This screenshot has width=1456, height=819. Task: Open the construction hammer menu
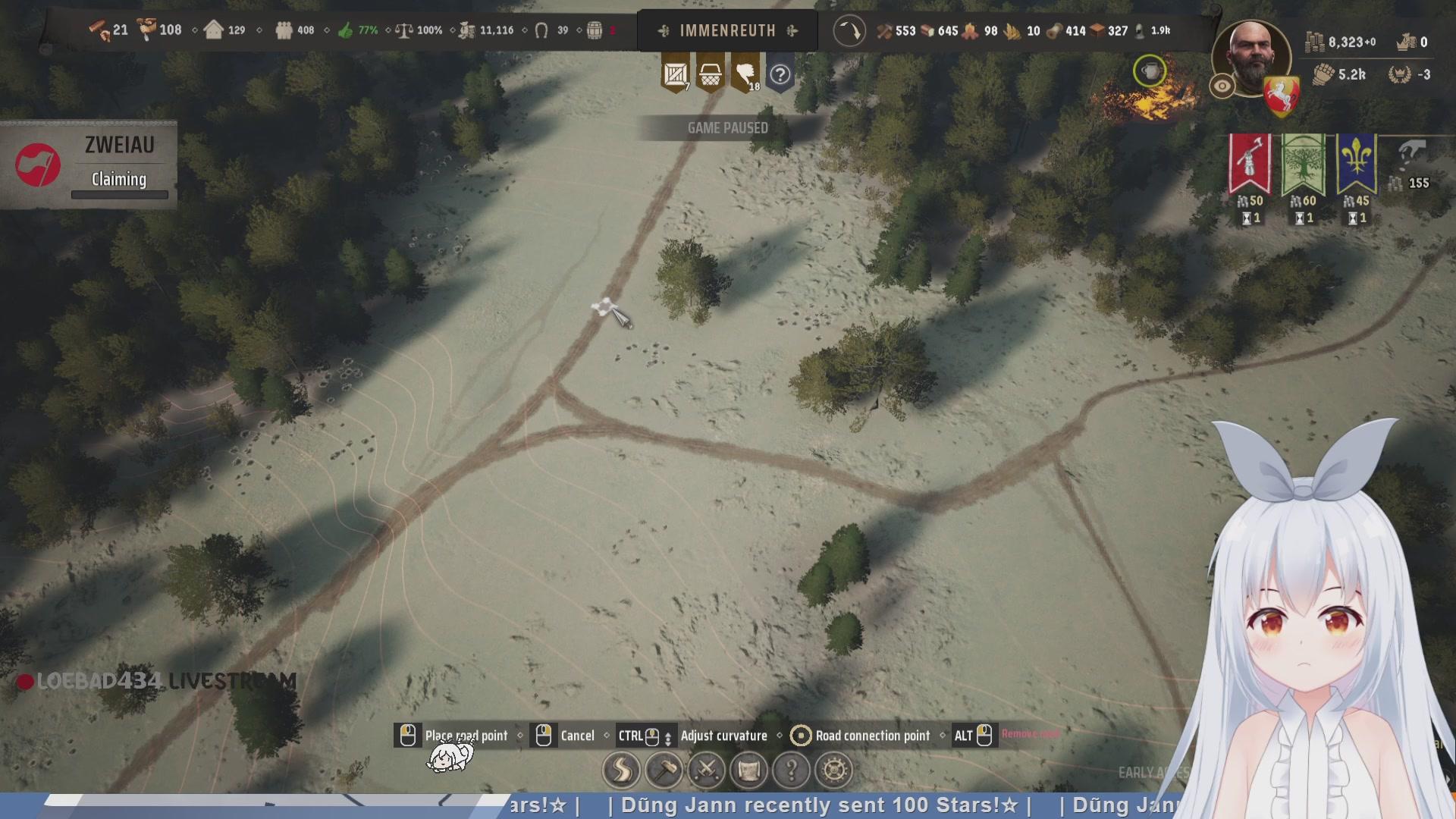click(x=664, y=770)
